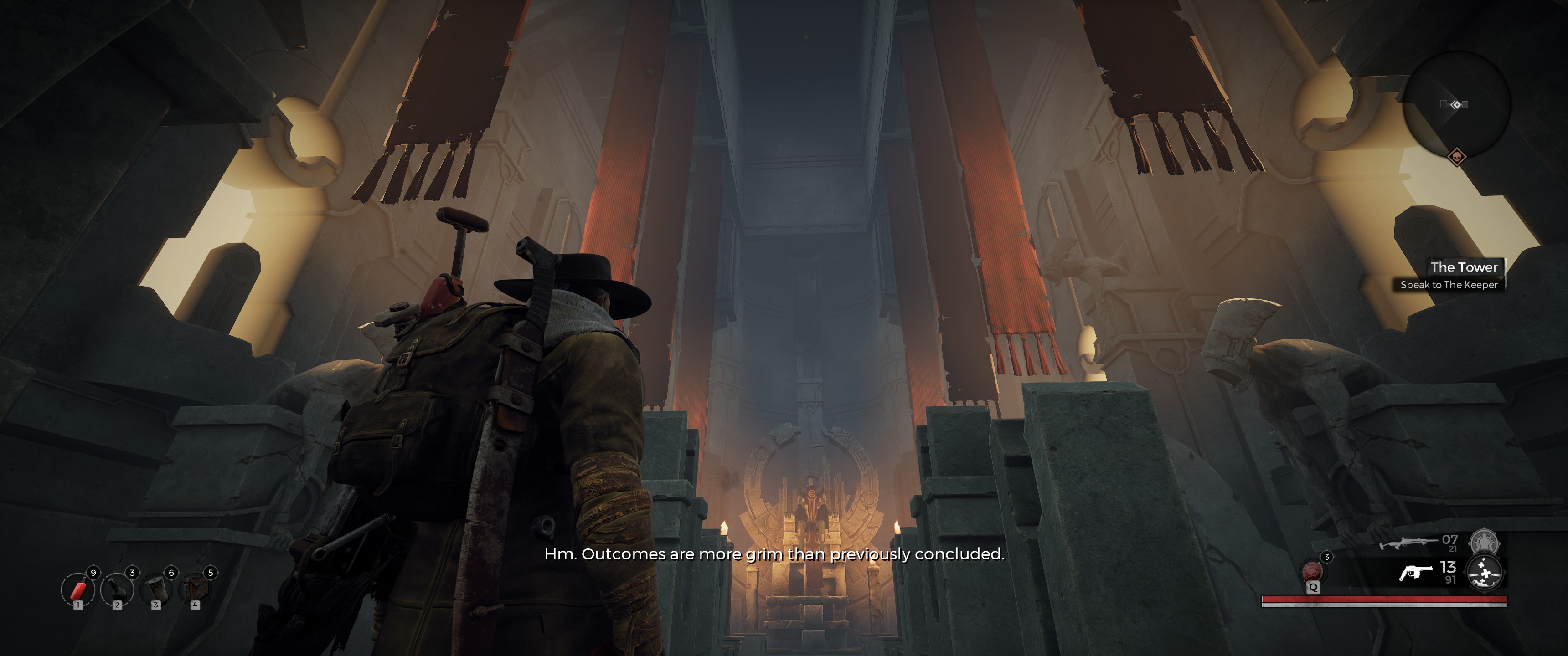Use the red vial consumable in slot 1
This screenshot has width=1568, height=656.
click(78, 589)
